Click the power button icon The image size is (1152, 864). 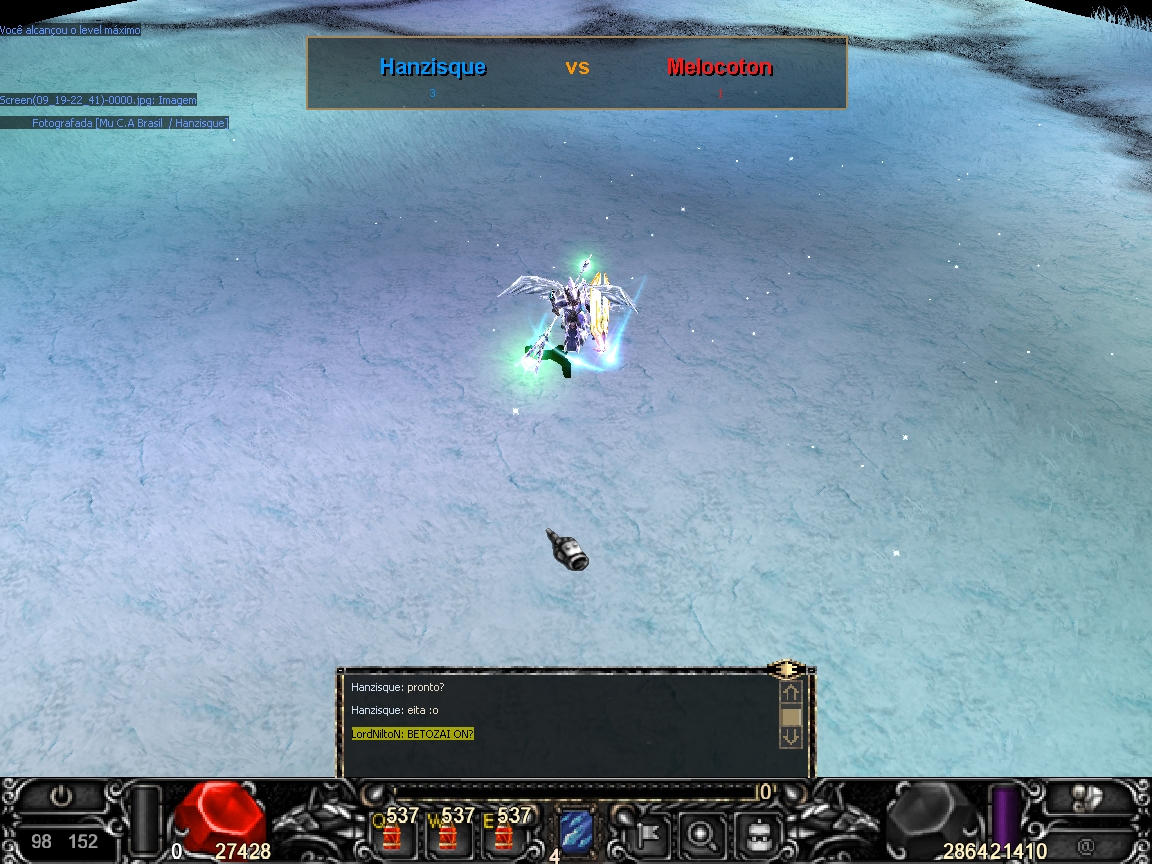[x=62, y=797]
